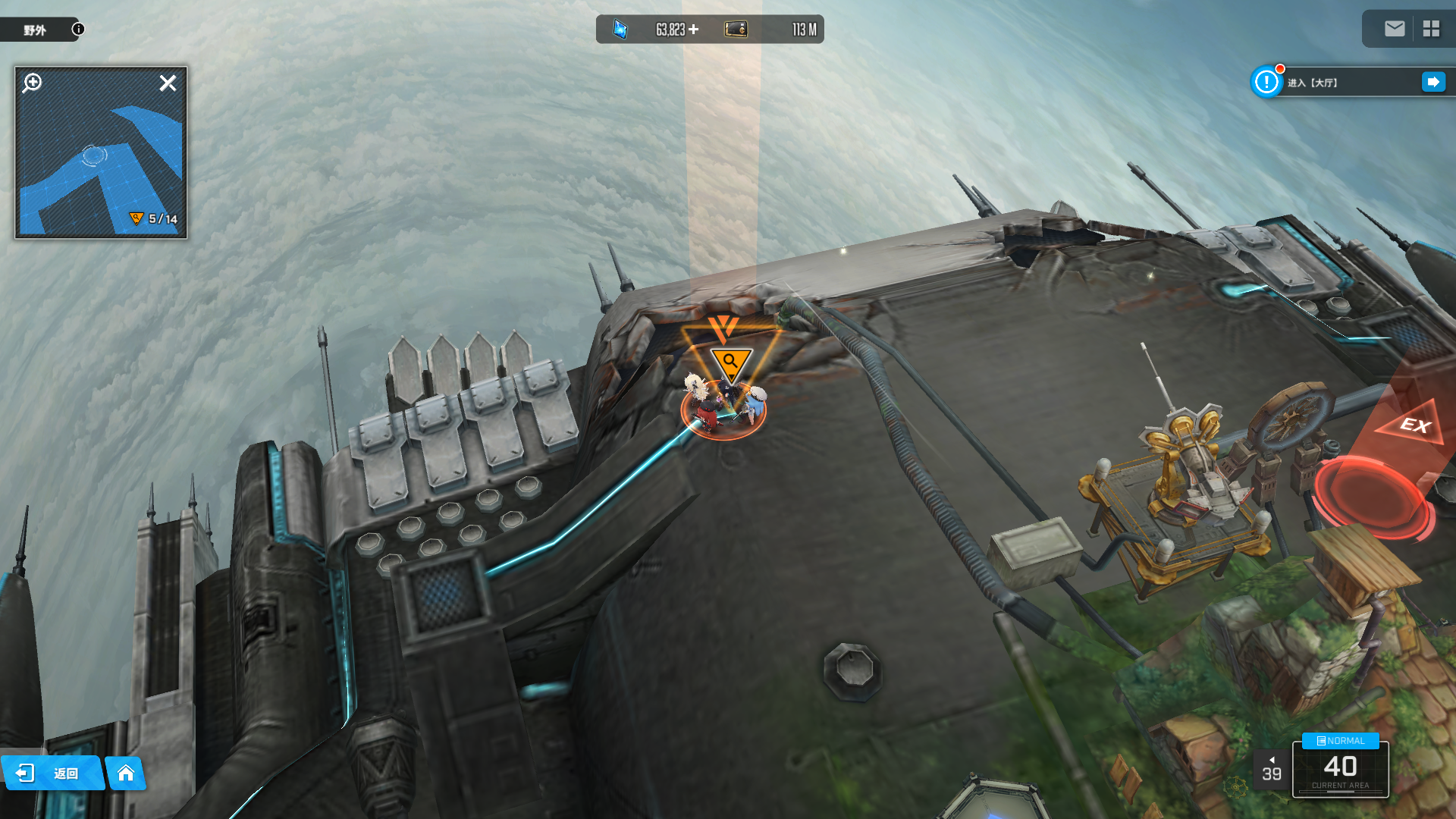Open the quest alert exclamation icon

tap(1266, 82)
